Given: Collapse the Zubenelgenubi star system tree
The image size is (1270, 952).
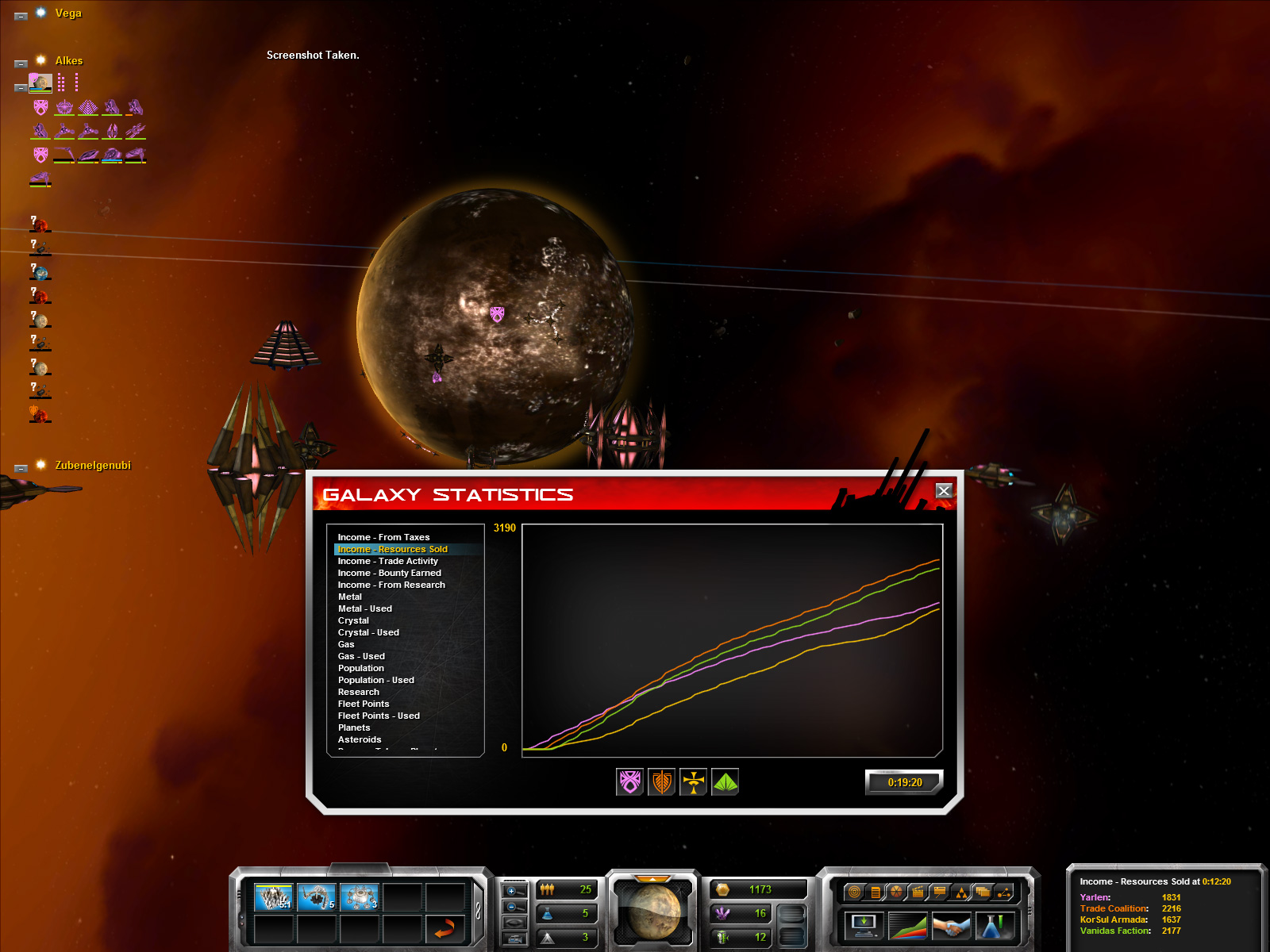Looking at the screenshot, I should coord(21,468).
